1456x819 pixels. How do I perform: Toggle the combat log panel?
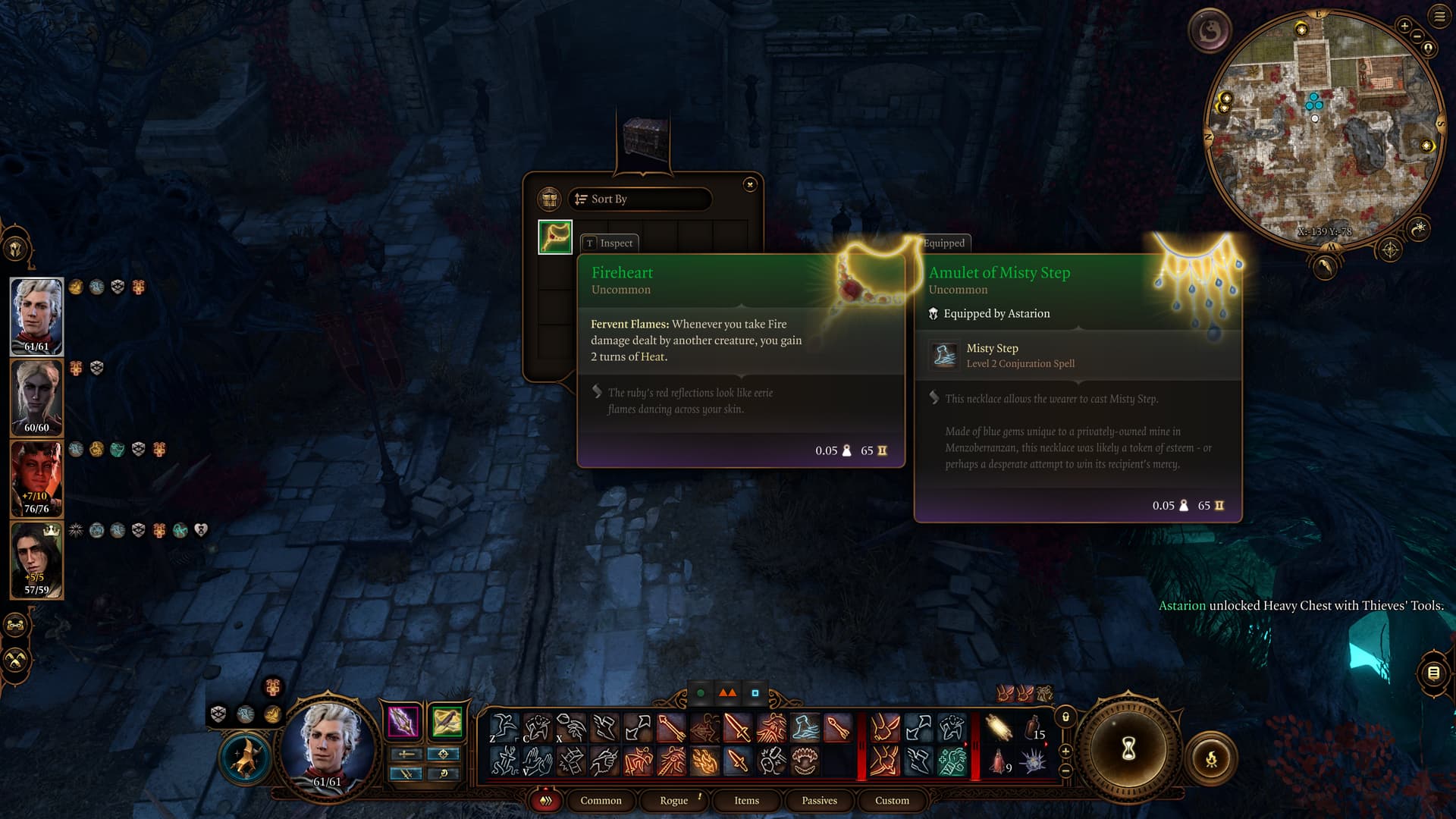[1433, 673]
